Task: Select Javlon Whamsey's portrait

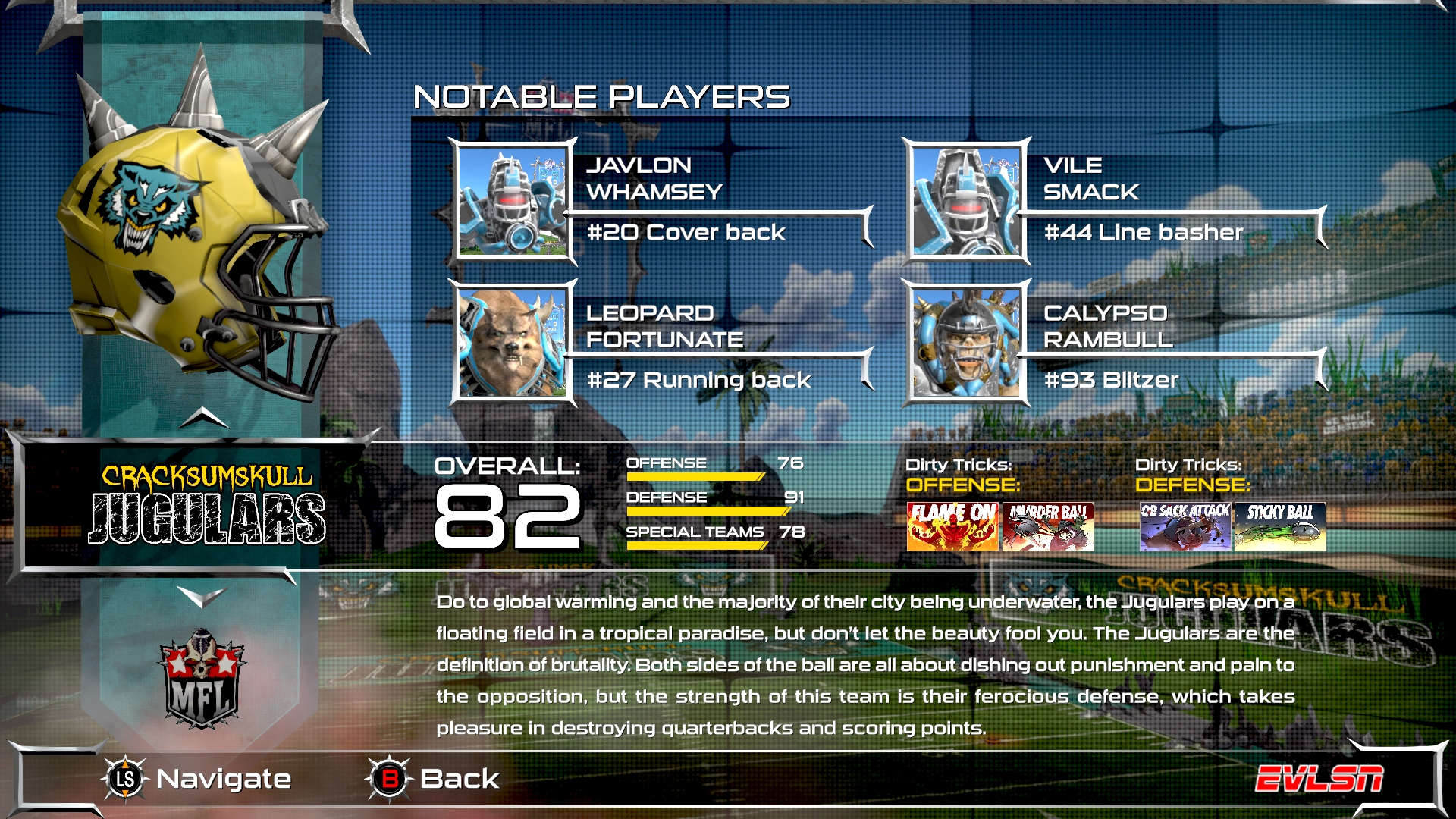Action: [512, 201]
